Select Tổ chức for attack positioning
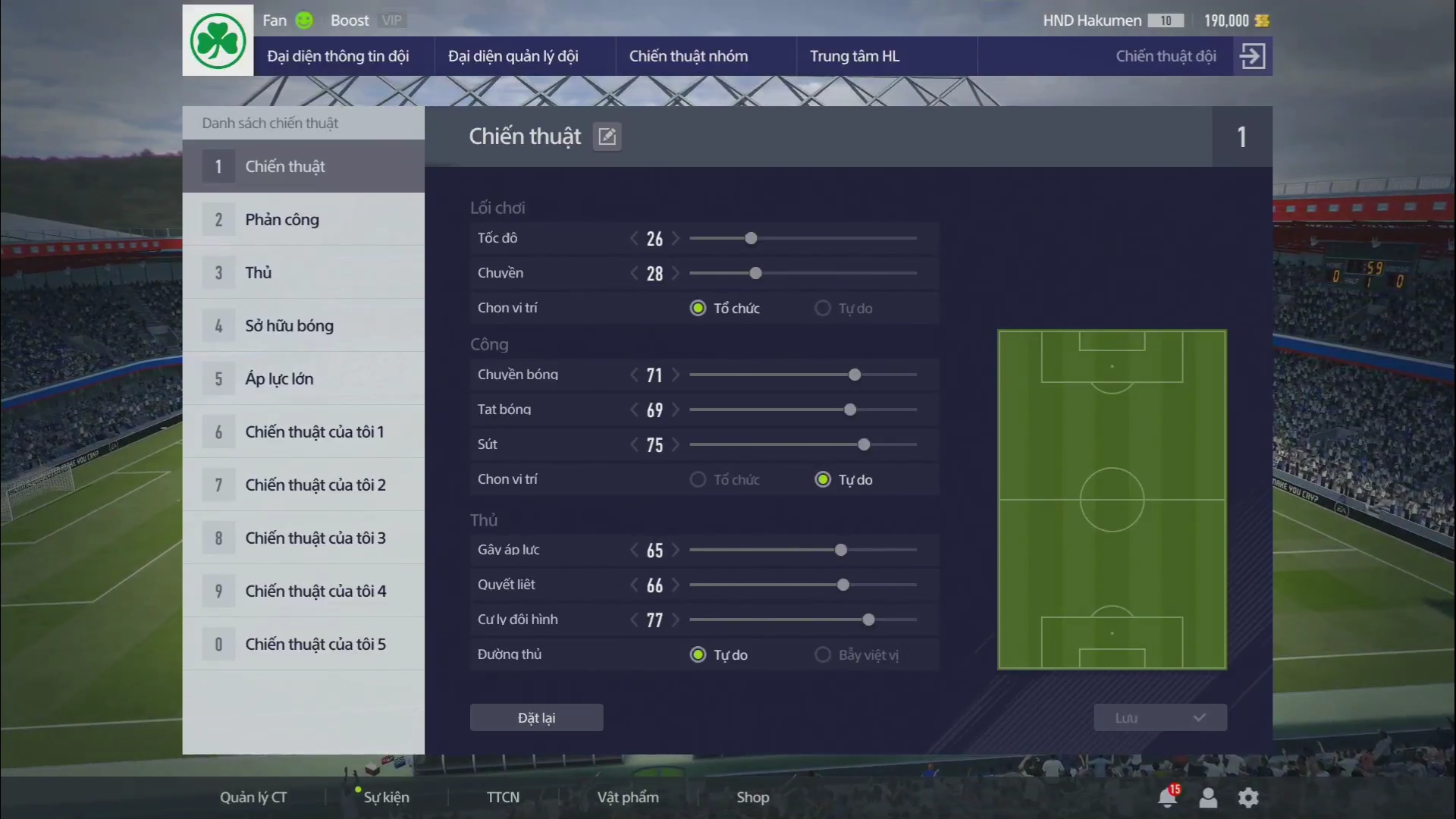1456x819 pixels. pyautogui.click(x=698, y=480)
